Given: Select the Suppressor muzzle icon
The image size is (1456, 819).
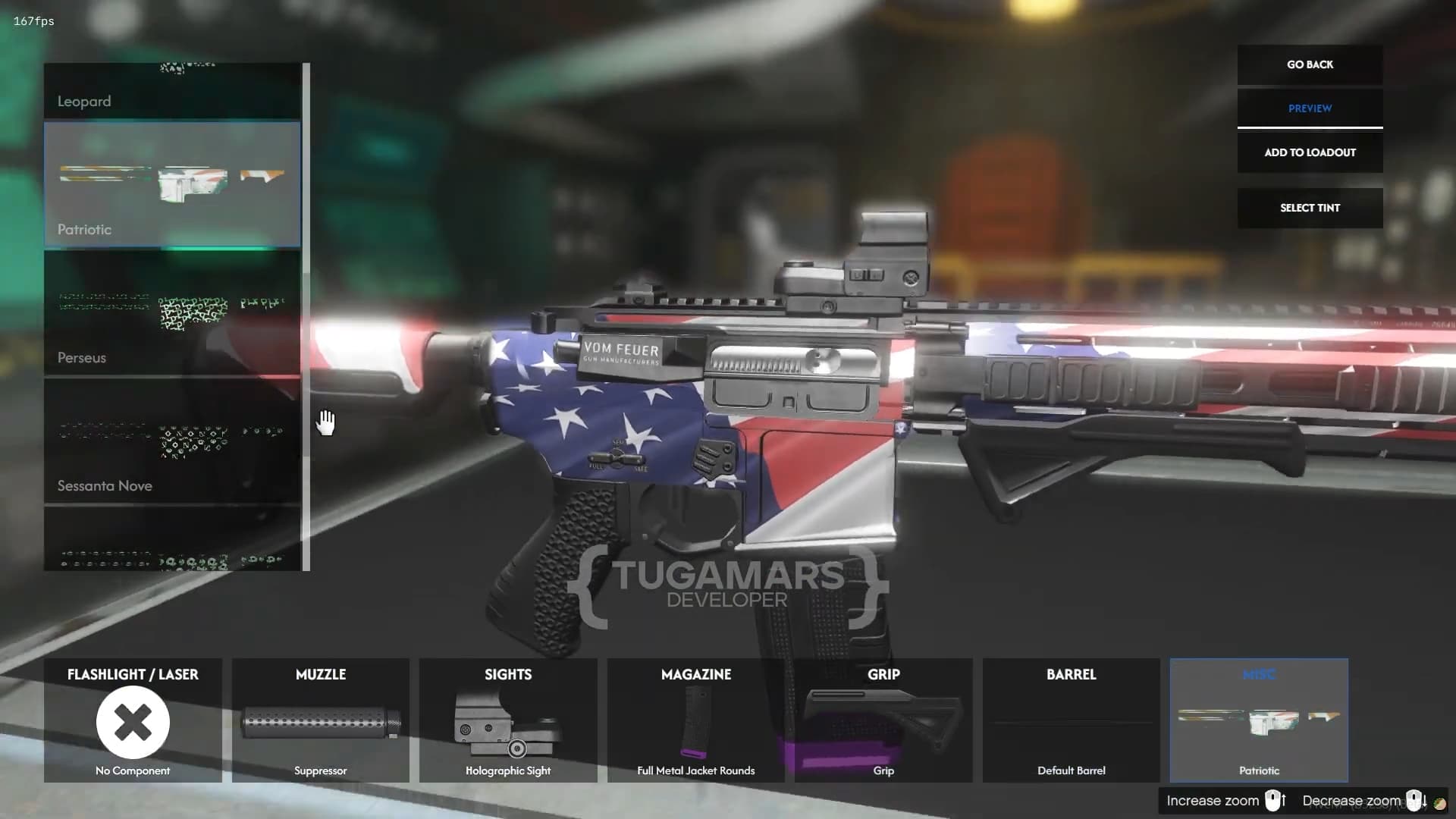Looking at the screenshot, I should coord(321,722).
